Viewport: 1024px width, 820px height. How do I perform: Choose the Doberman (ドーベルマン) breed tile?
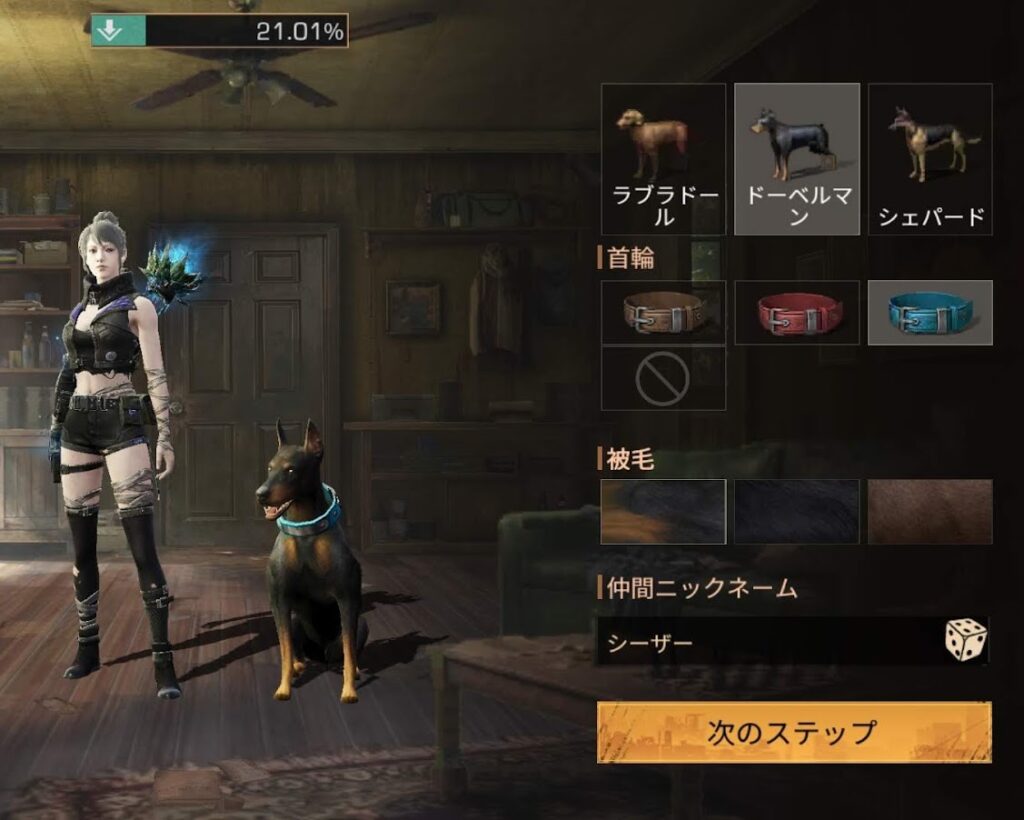(x=797, y=159)
